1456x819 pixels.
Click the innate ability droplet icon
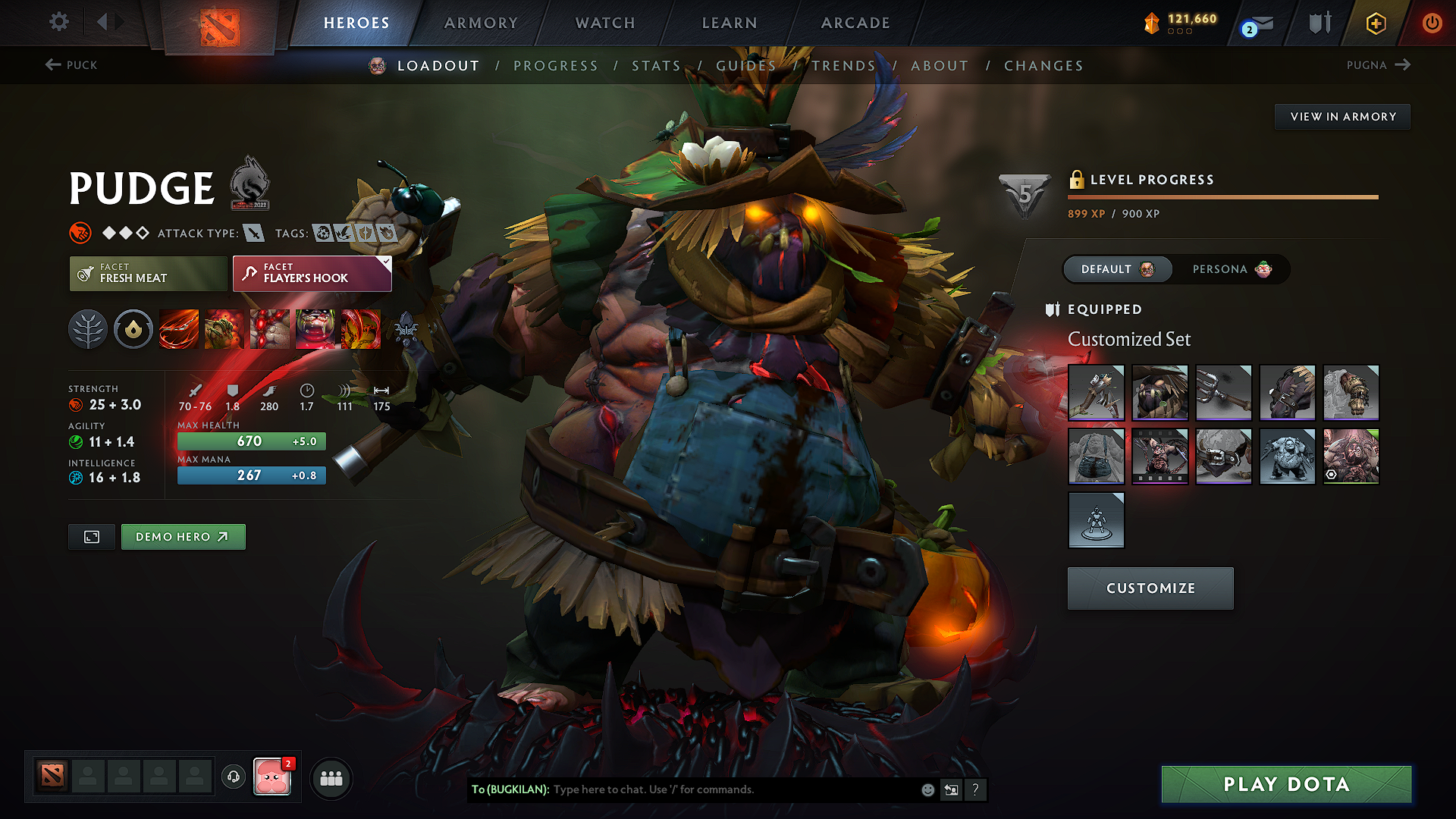point(133,329)
